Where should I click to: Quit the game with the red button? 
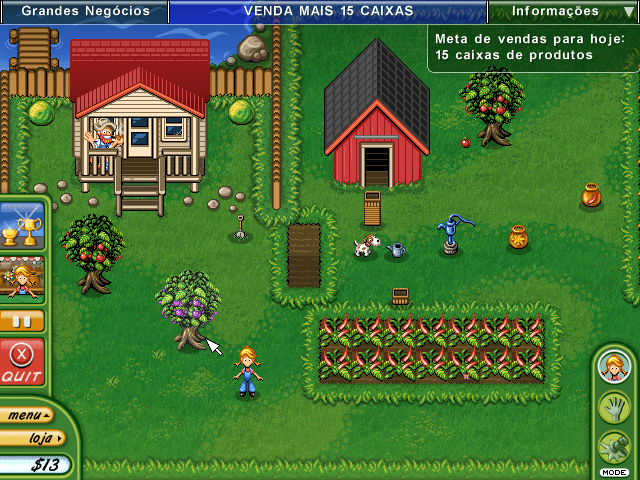(22, 362)
